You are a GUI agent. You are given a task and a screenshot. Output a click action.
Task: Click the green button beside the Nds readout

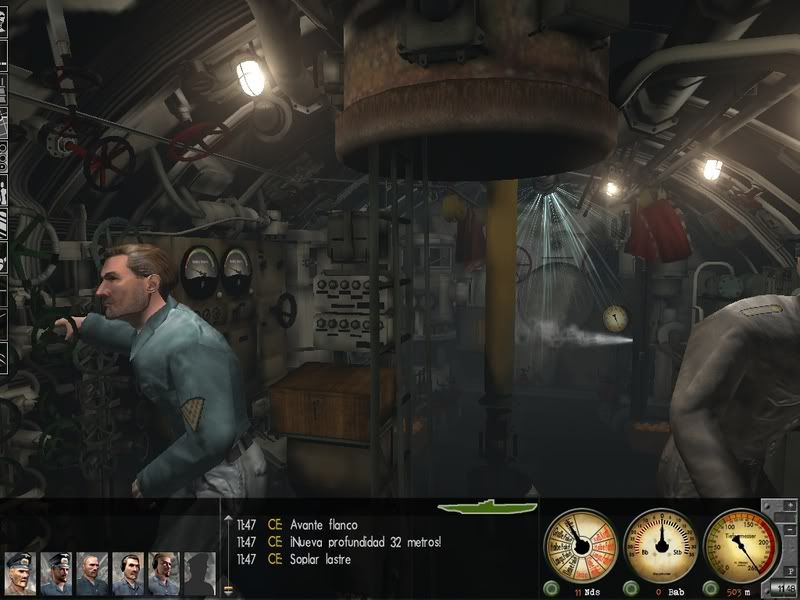click(x=553, y=587)
